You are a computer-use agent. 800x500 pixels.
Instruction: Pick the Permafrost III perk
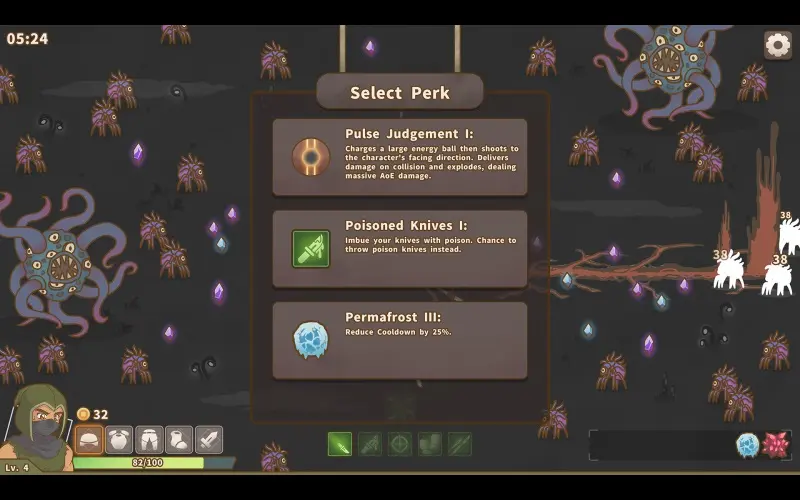coord(400,341)
